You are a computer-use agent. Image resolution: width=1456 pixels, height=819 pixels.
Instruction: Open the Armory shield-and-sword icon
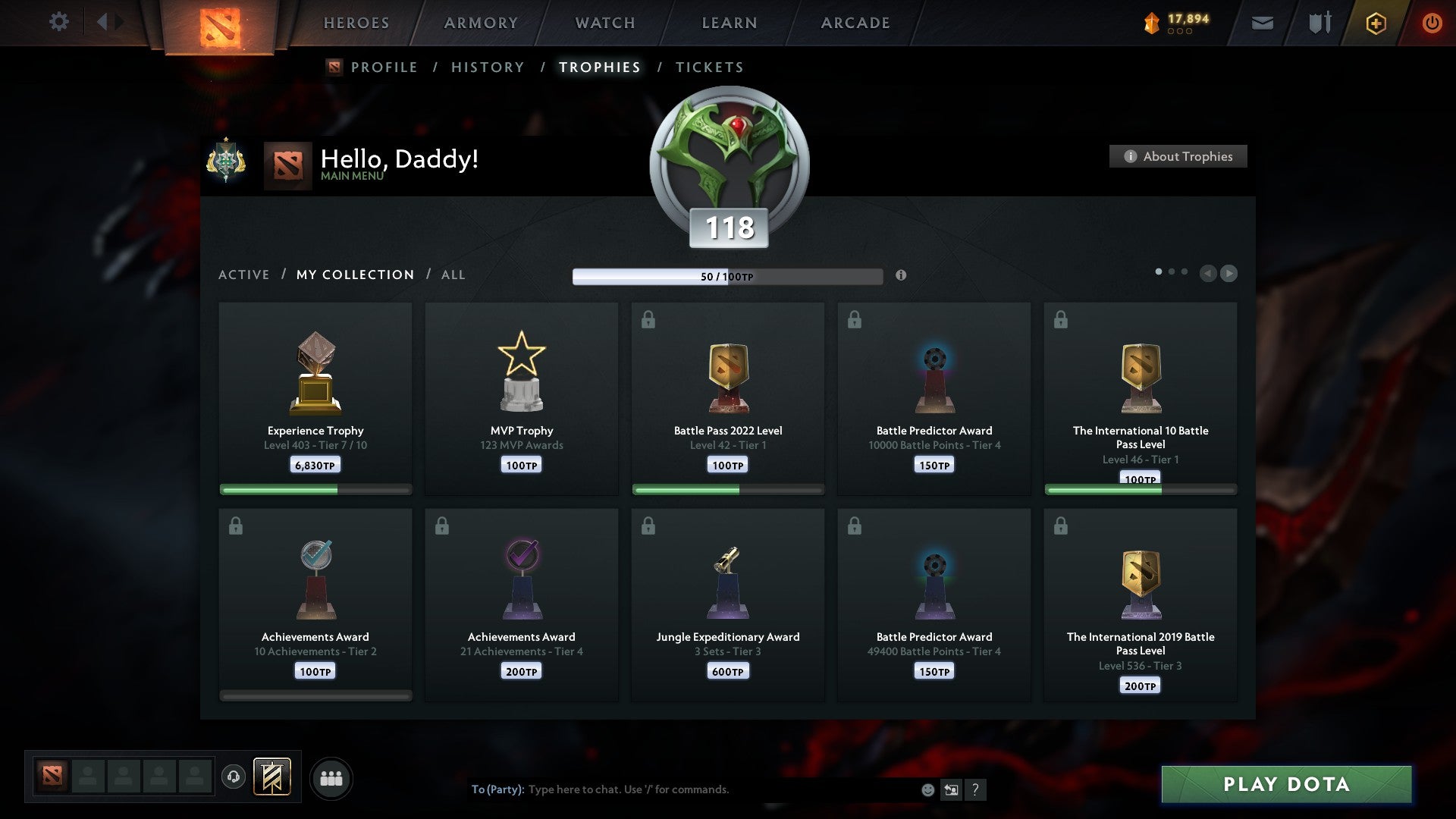click(1319, 23)
